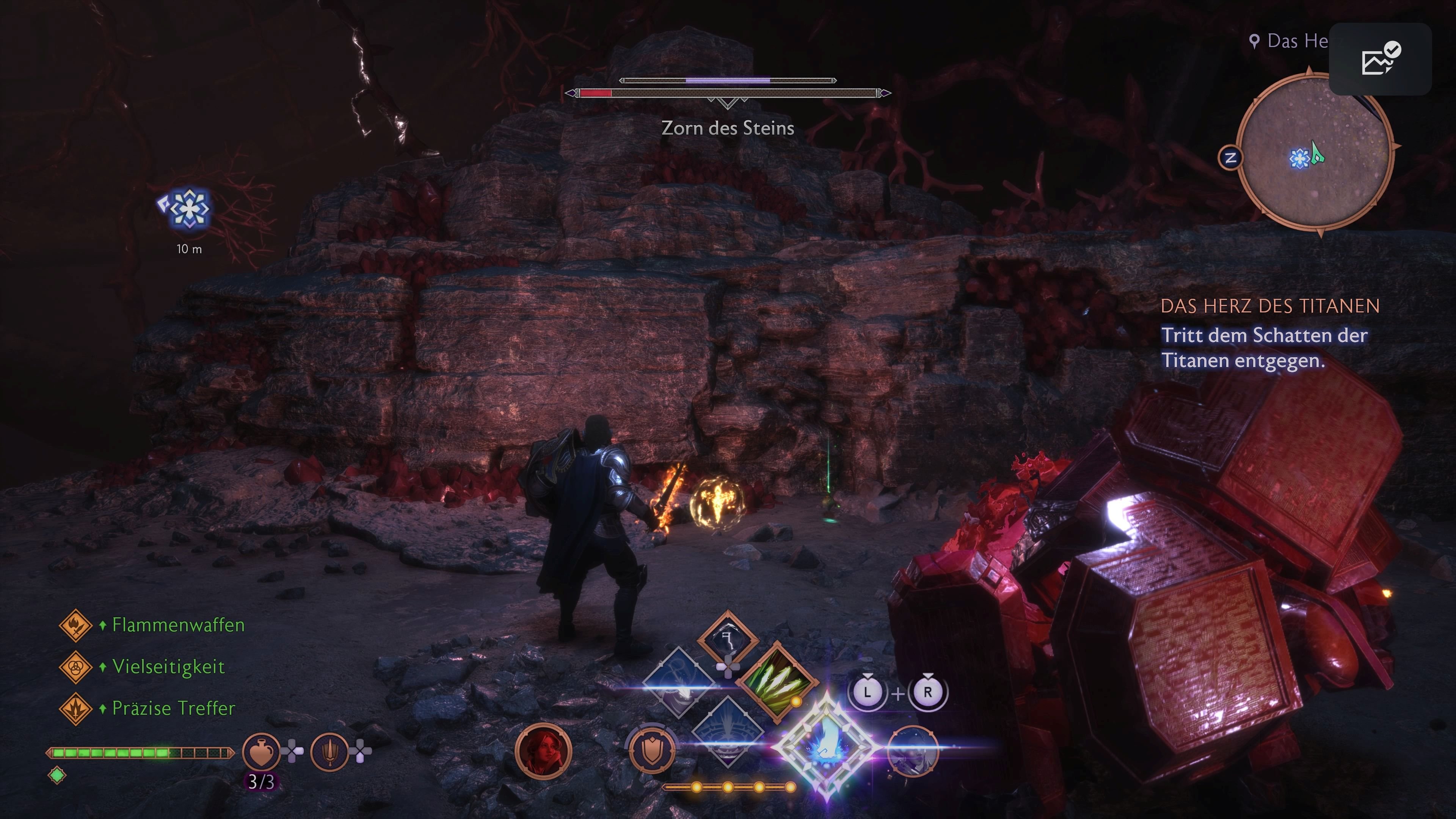Select the dagger icon beside the potion

(329, 752)
